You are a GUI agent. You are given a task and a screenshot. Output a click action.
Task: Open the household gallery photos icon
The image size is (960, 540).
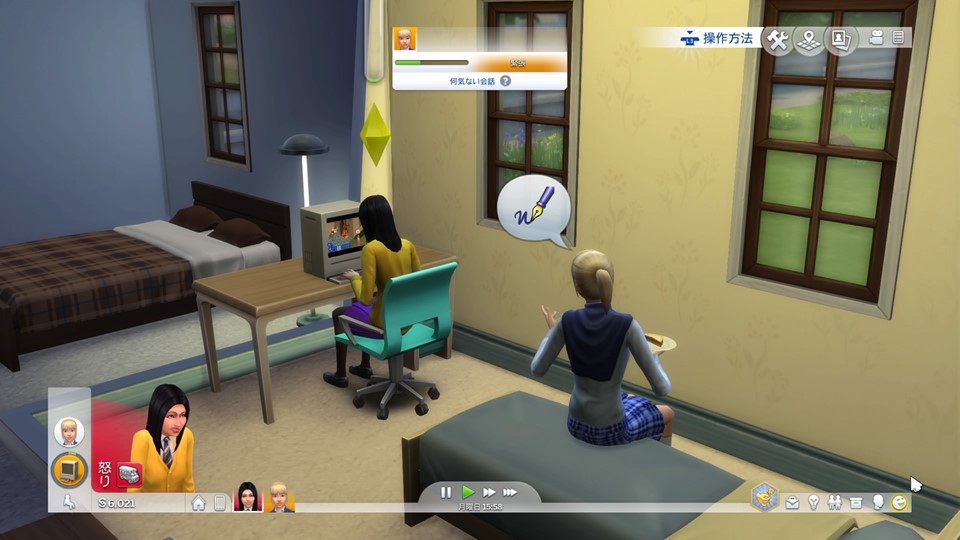(x=841, y=39)
